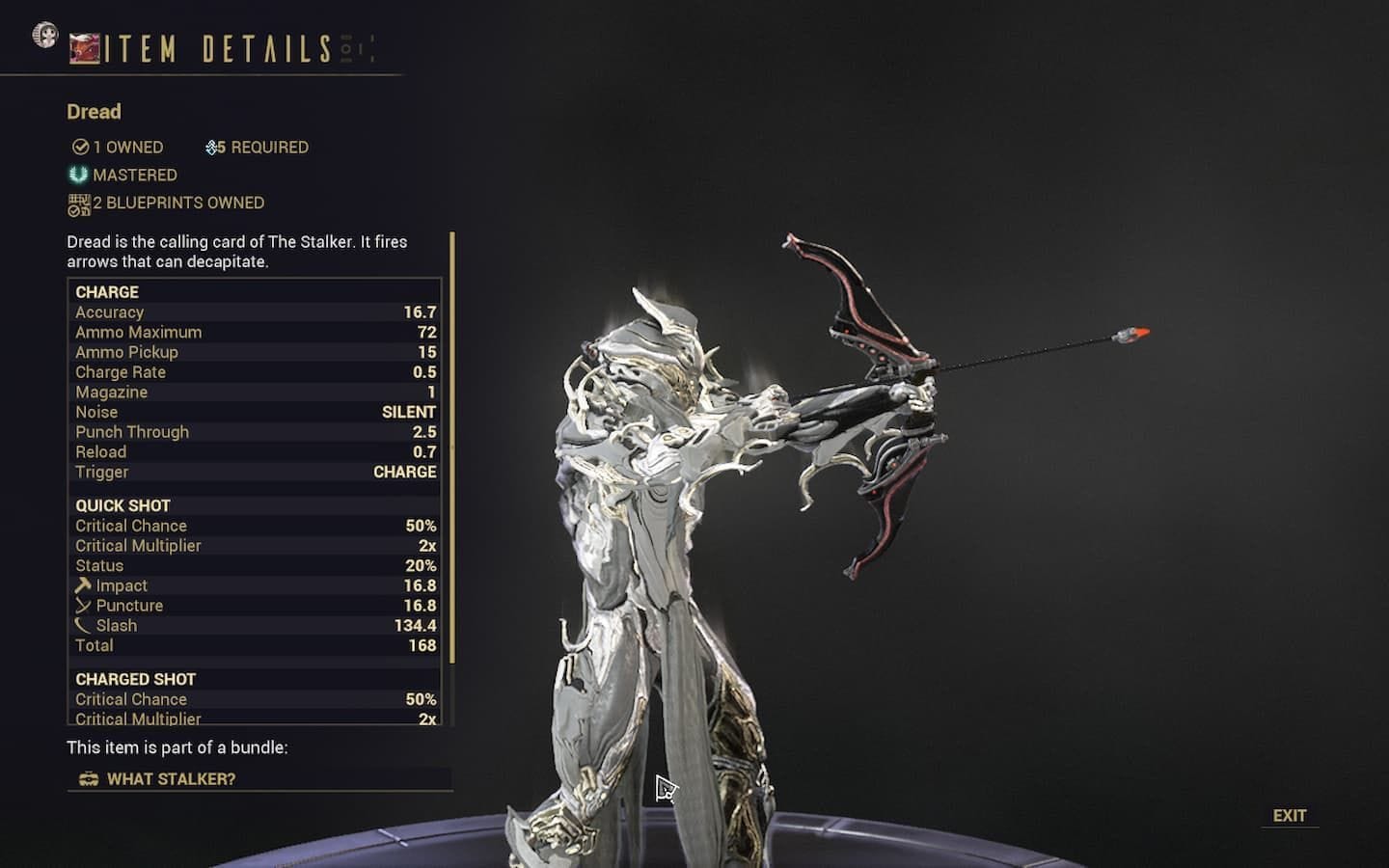
Task: Click the bundle gift-box icon
Action: click(x=89, y=778)
